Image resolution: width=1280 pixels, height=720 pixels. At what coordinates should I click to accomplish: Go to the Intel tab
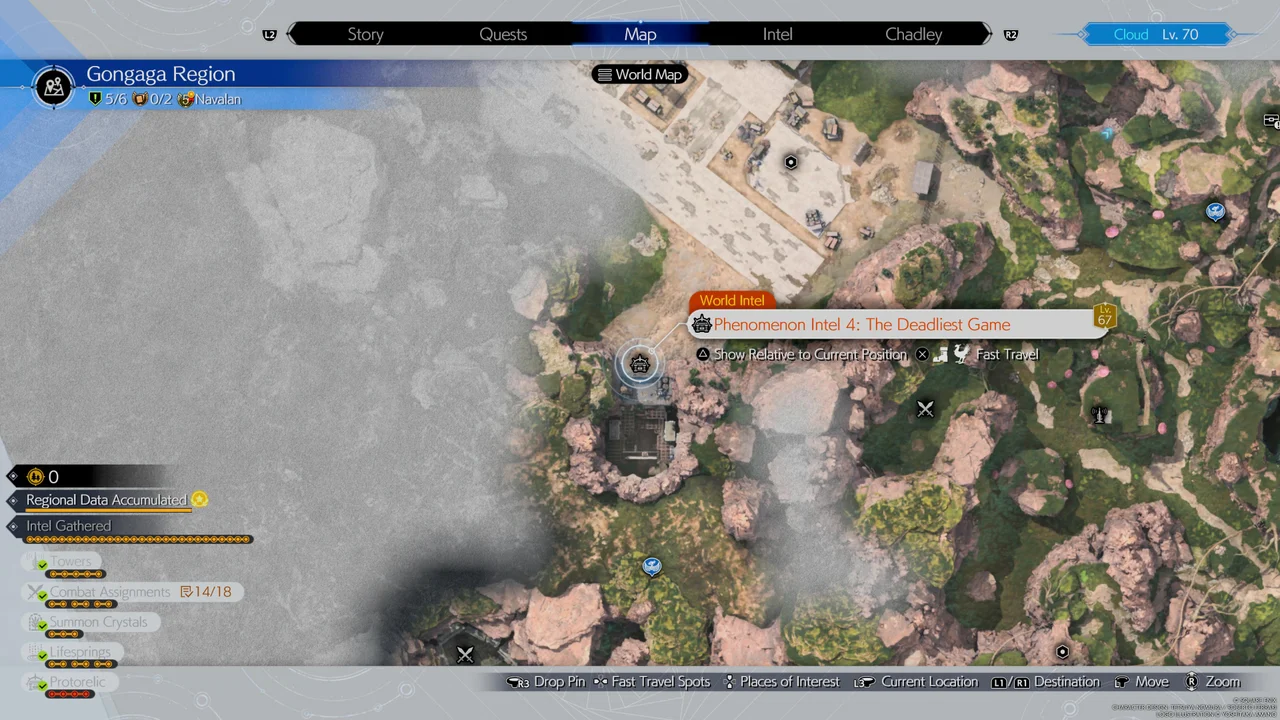[777, 34]
